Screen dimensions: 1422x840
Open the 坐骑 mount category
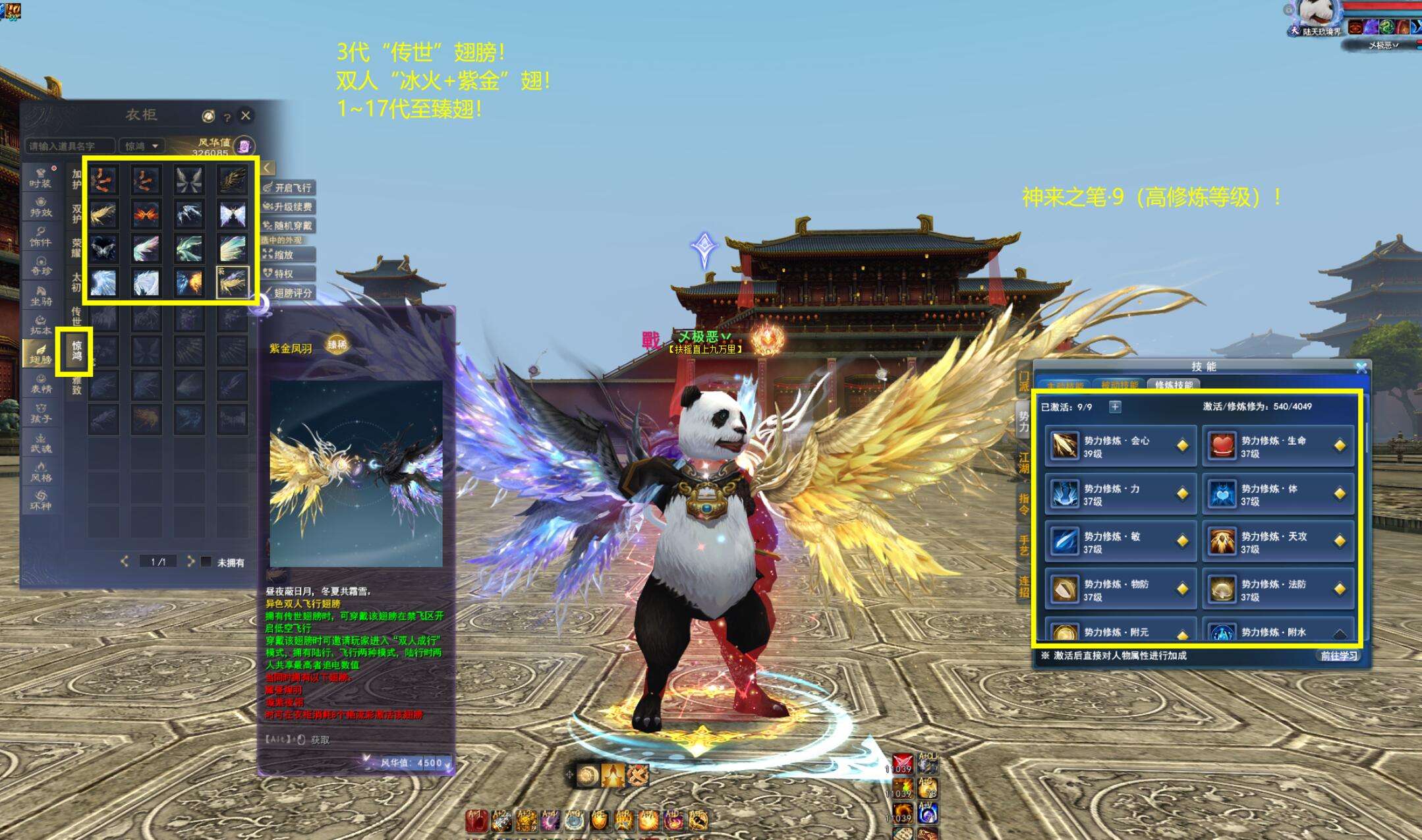tap(40, 296)
